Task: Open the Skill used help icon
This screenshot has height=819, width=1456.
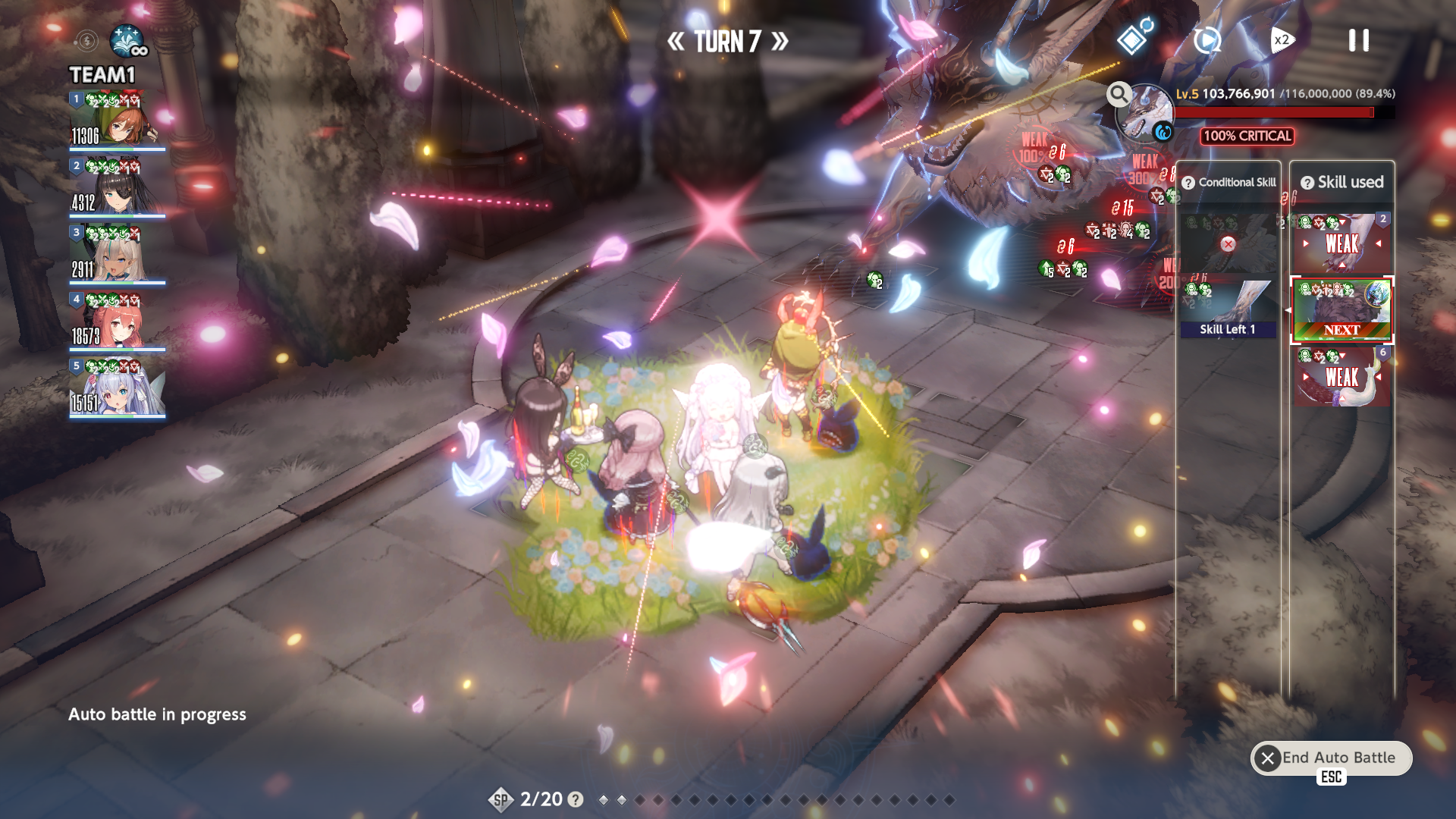Action: (x=1307, y=183)
